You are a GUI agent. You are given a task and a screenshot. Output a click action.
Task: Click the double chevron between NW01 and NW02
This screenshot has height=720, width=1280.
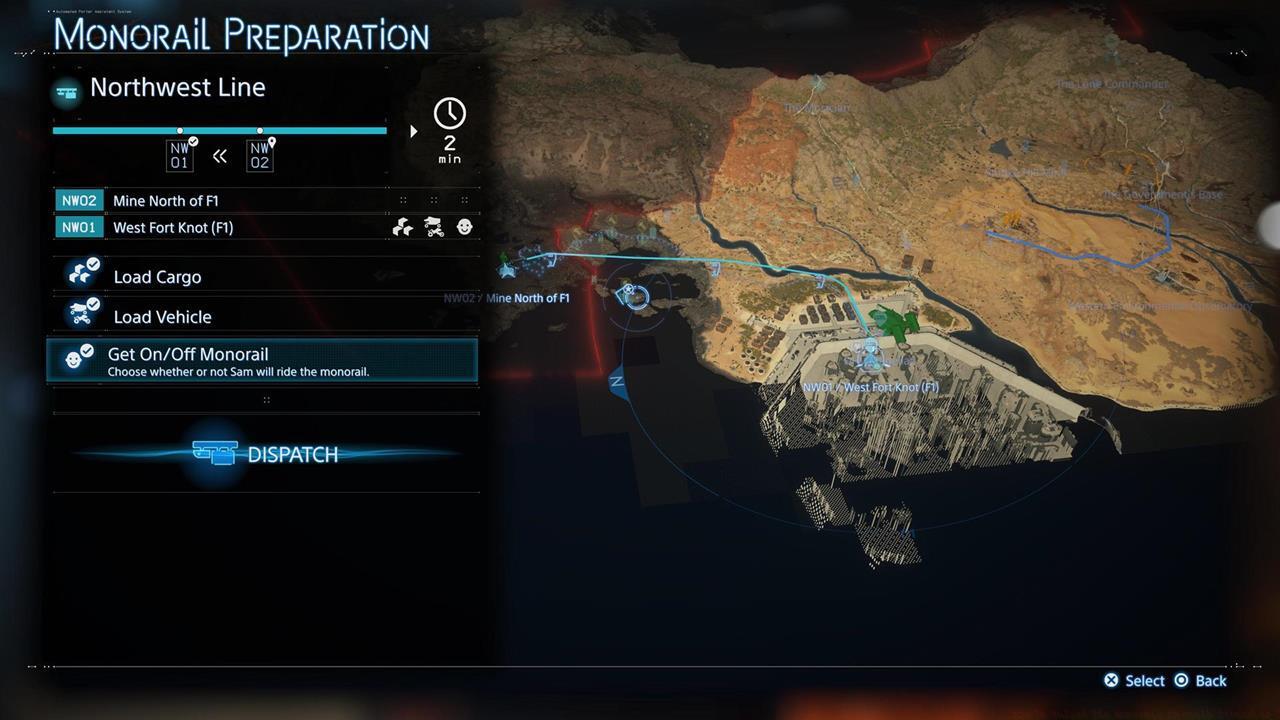click(220, 156)
